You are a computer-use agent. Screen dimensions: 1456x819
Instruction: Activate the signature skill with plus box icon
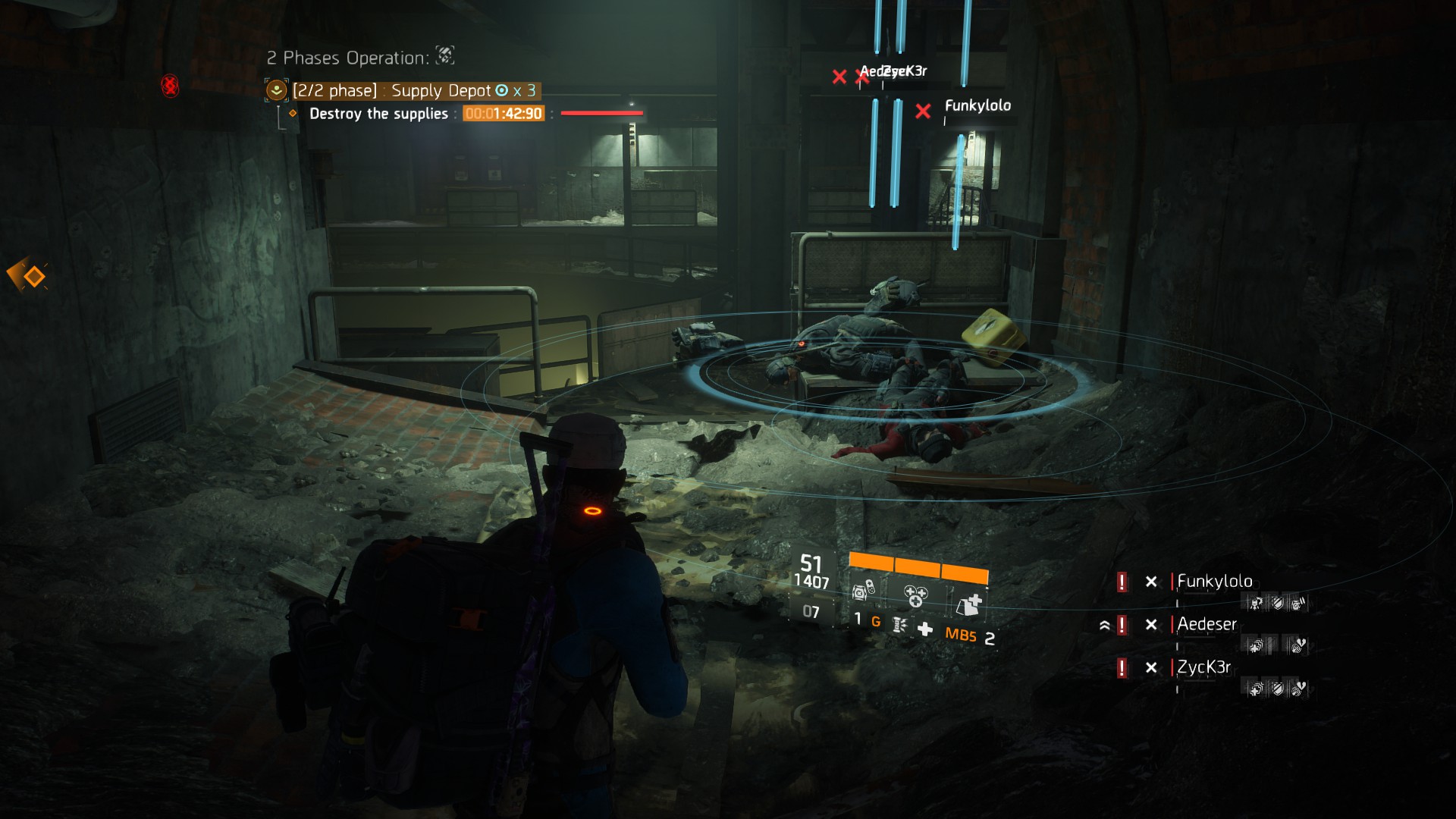coord(968,604)
